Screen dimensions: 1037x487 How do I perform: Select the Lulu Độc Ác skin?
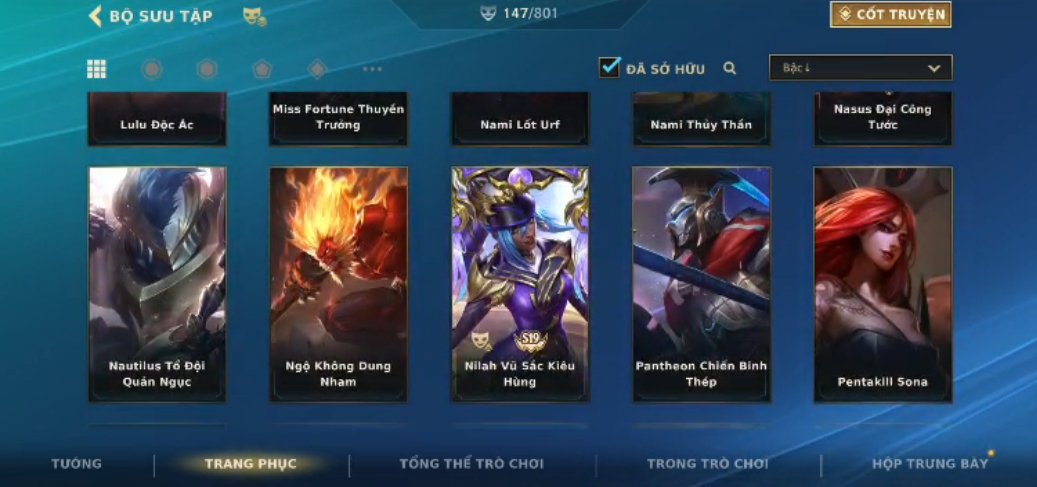coord(157,120)
